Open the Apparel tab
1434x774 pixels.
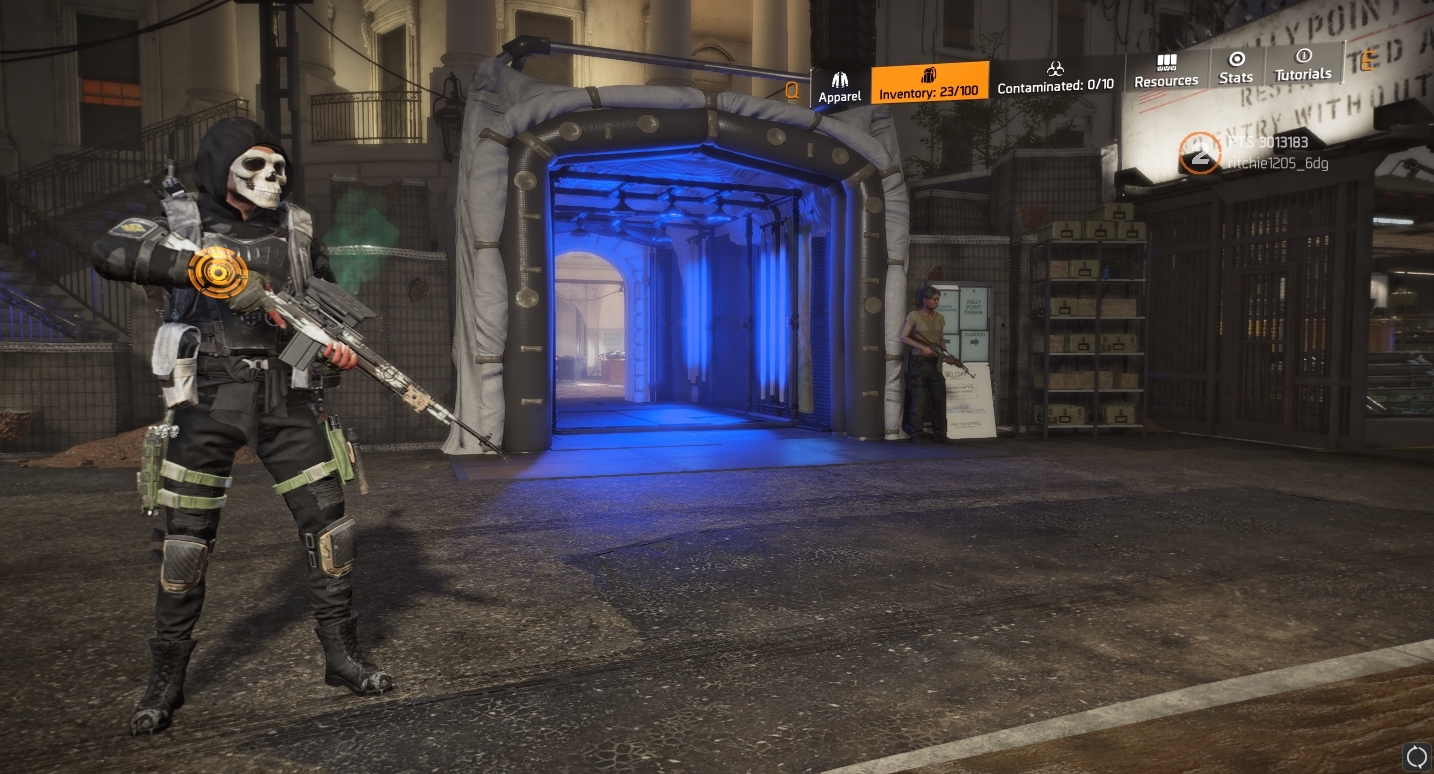pyautogui.click(x=840, y=86)
